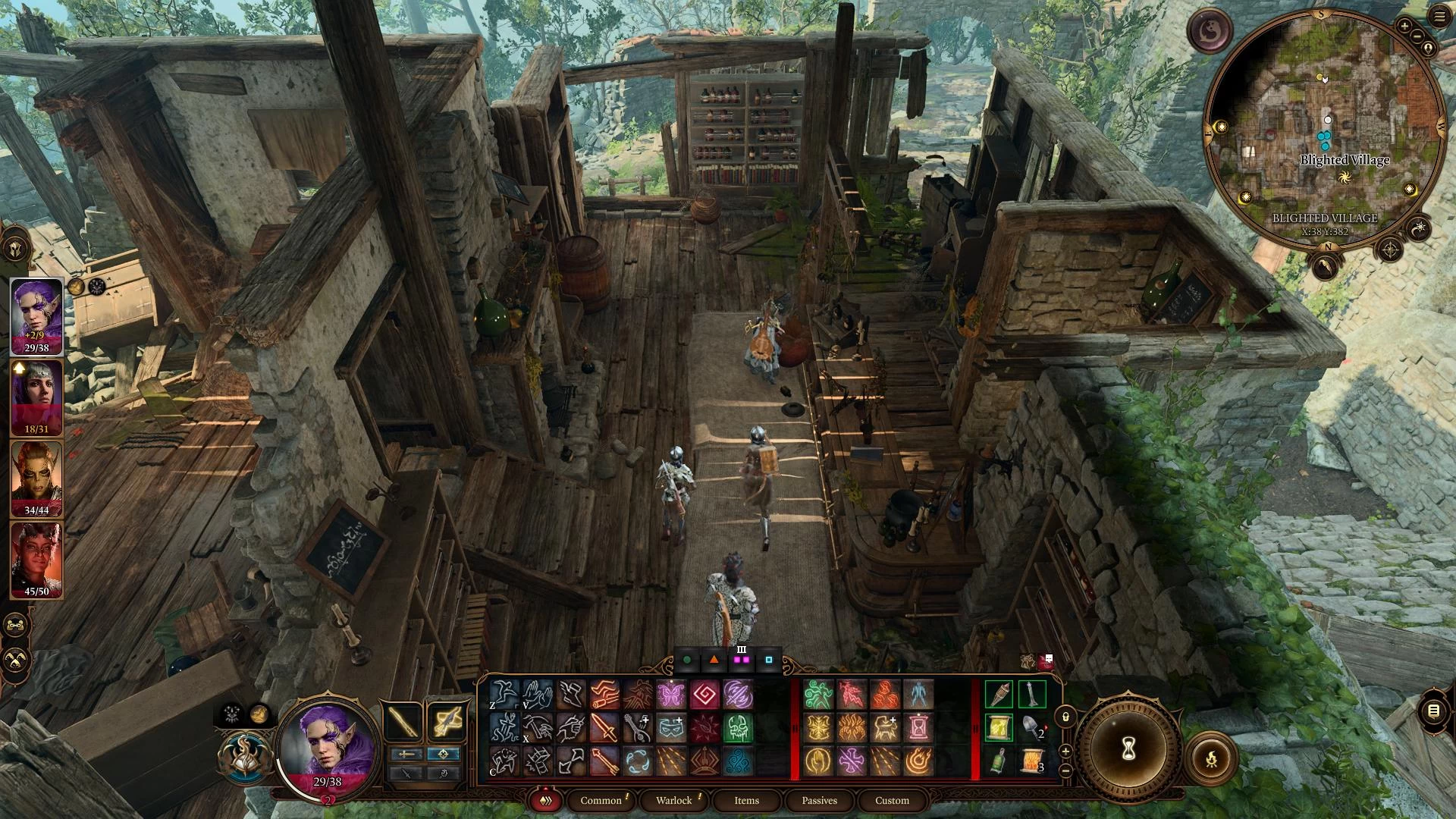Open the main menu hamburger button

(x=1439, y=17)
